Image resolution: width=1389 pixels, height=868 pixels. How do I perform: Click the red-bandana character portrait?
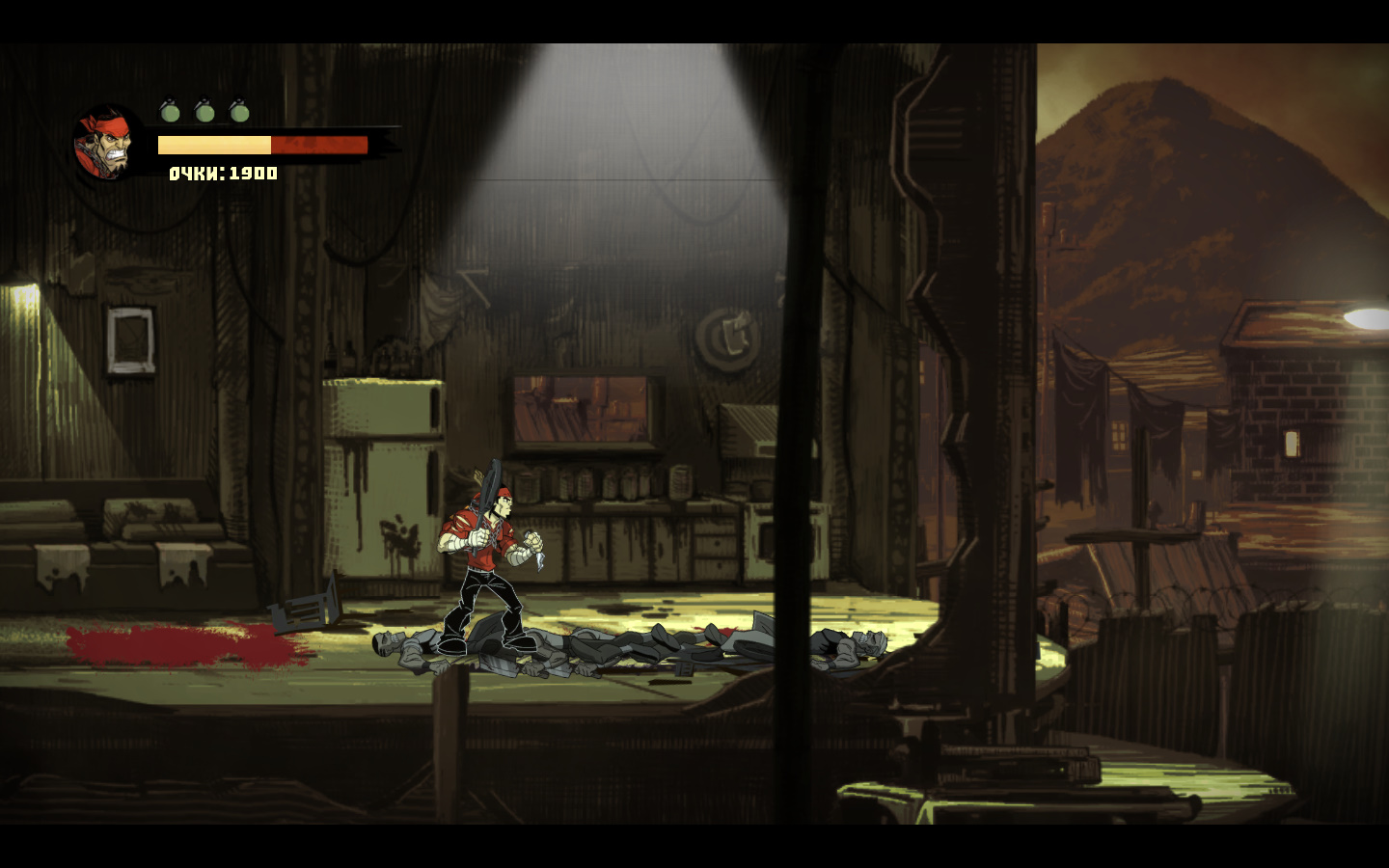coord(106,145)
